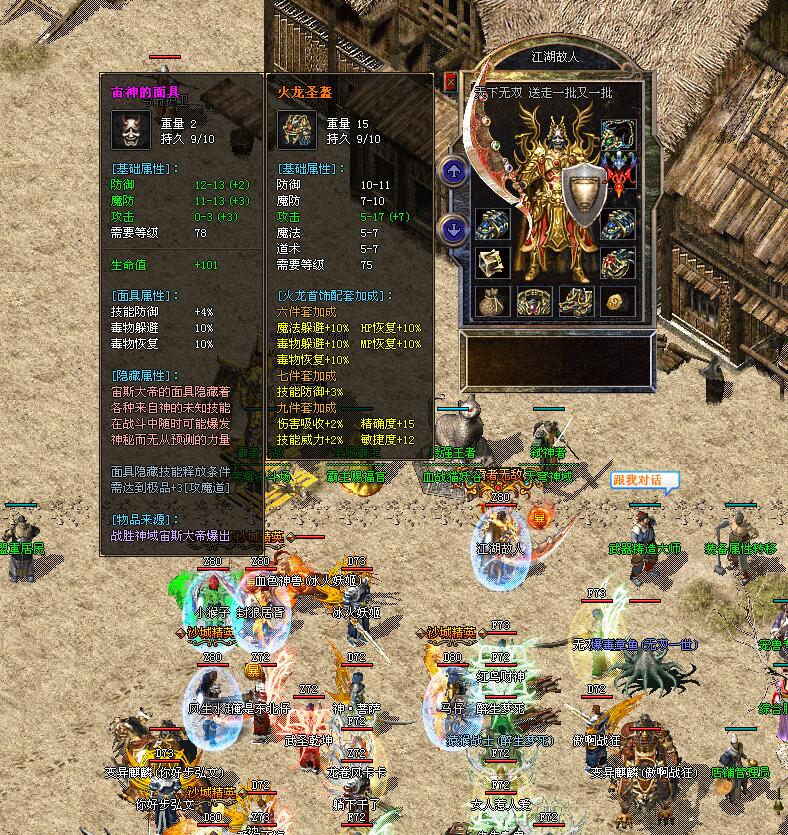The width and height of the screenshot is (788, 835).
Task: Select the gold coin charm slot
Action: point(618,299)
